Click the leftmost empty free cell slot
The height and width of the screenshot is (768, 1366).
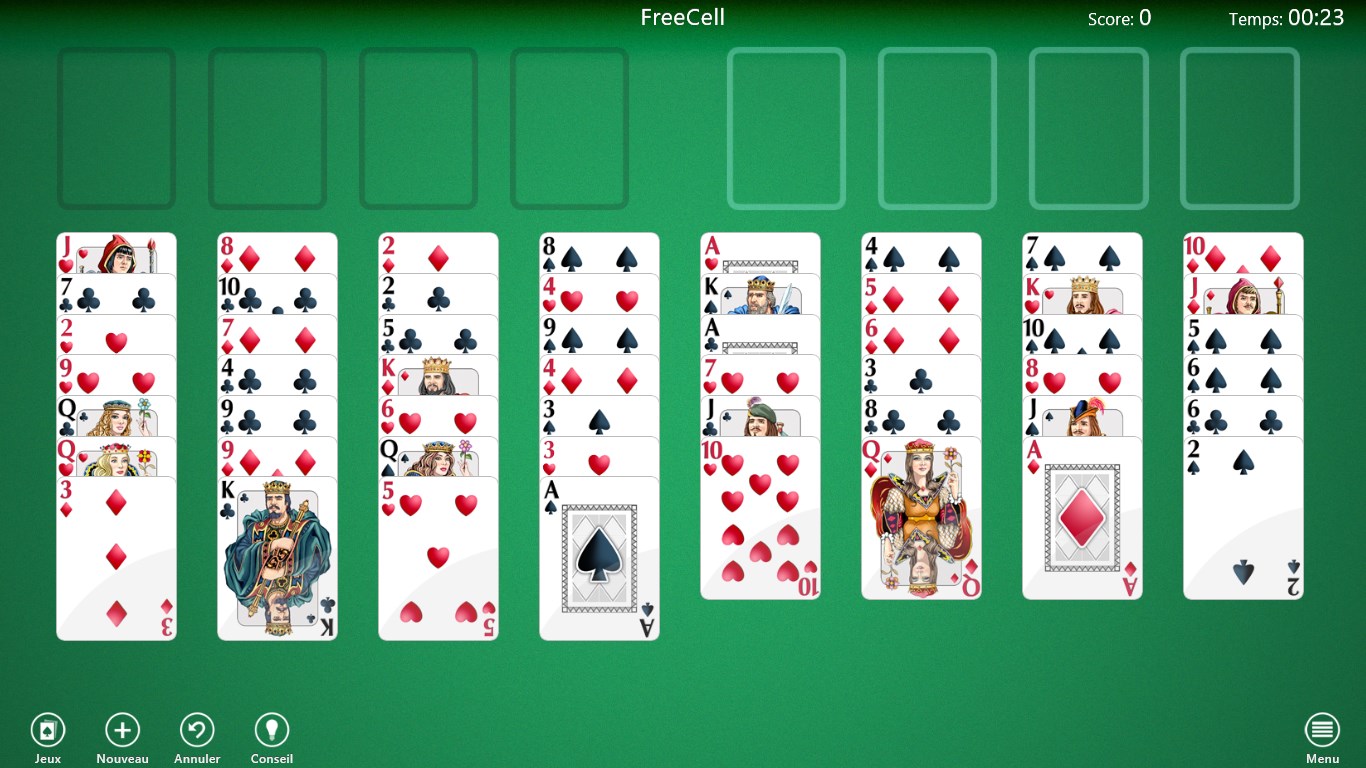coord(116,127)
